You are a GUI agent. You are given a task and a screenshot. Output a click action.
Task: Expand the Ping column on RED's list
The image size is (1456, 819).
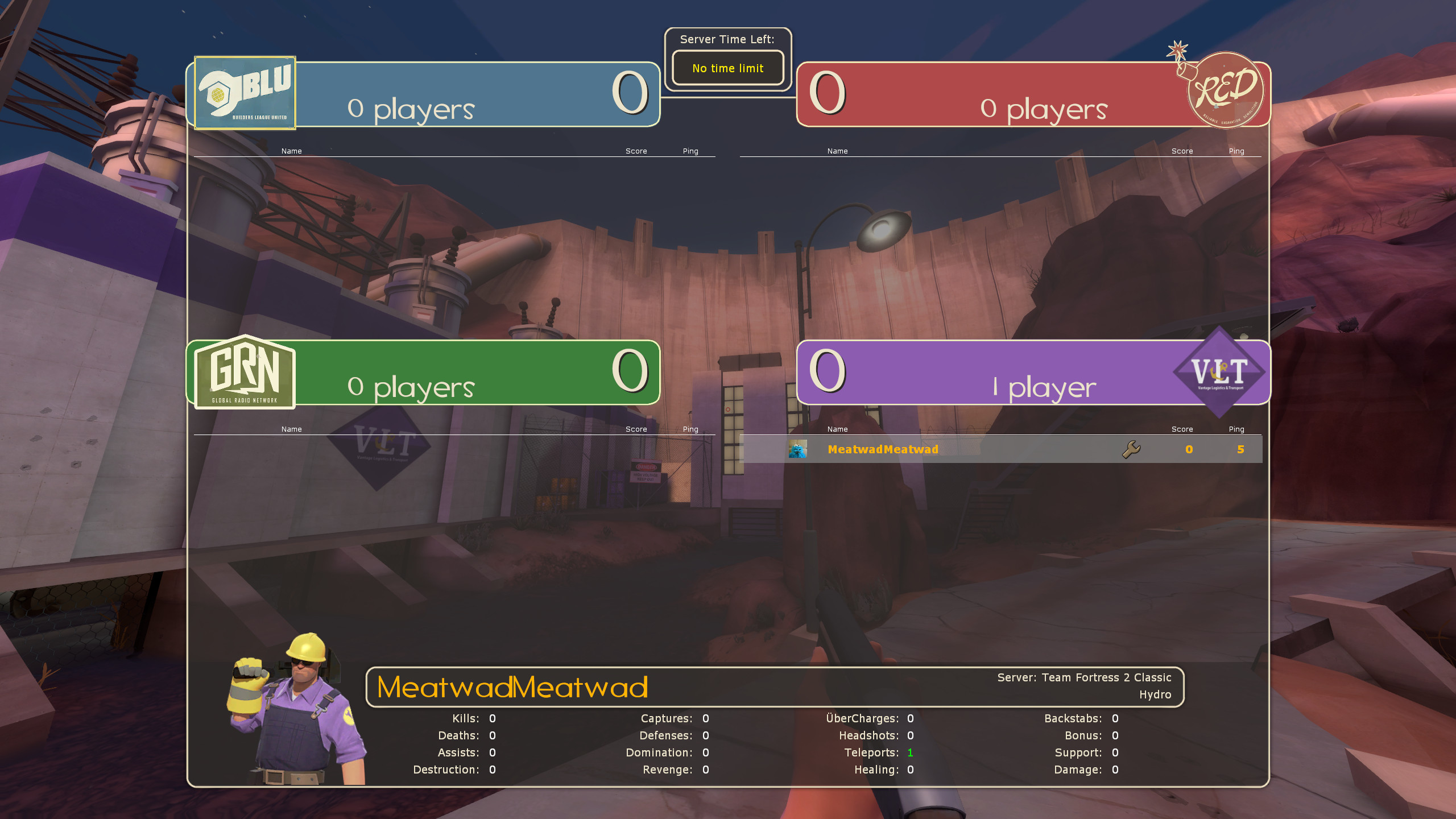1237,151
